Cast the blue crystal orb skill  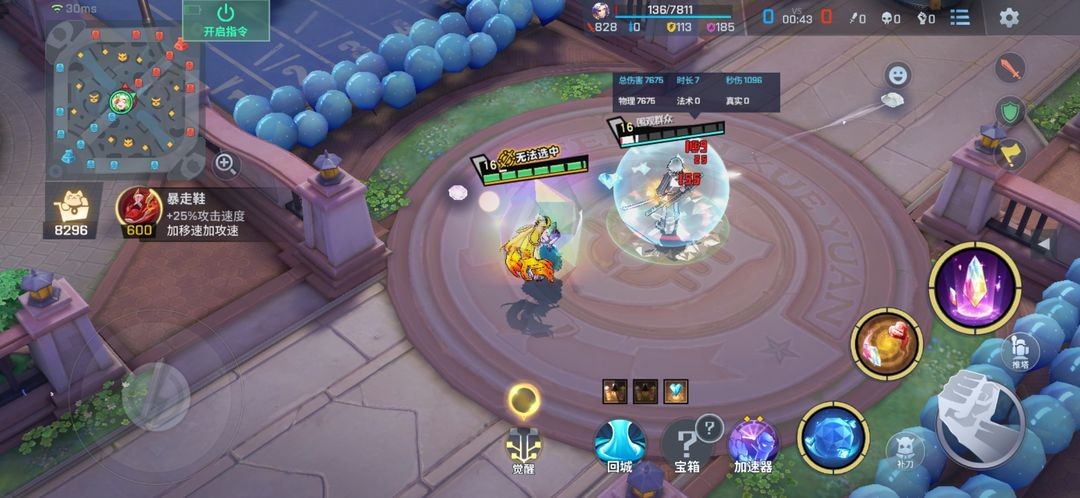[x=832, y=438]
